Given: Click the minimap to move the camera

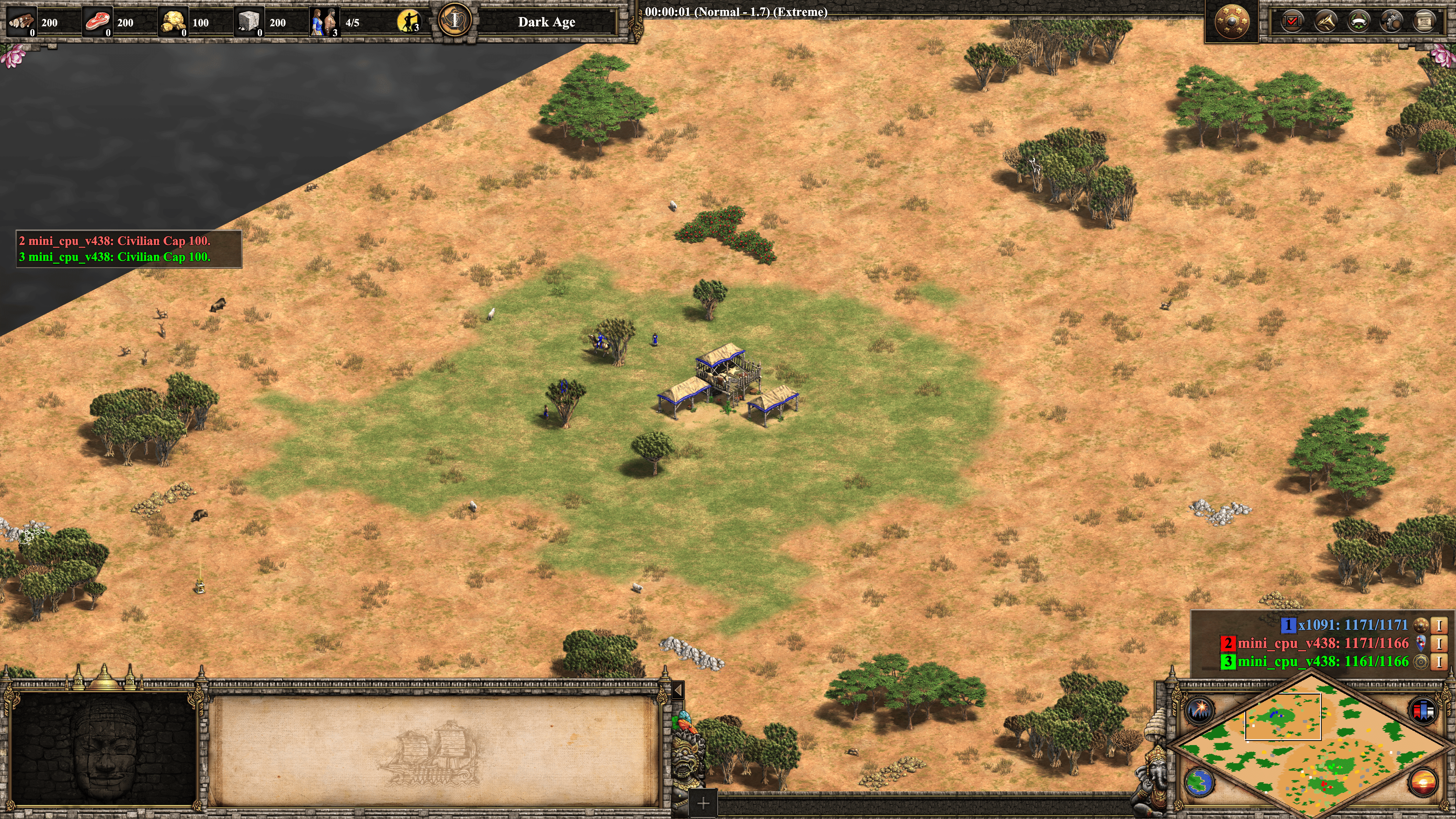Looking at the screenshot, I should click(x=1311, y=746).
